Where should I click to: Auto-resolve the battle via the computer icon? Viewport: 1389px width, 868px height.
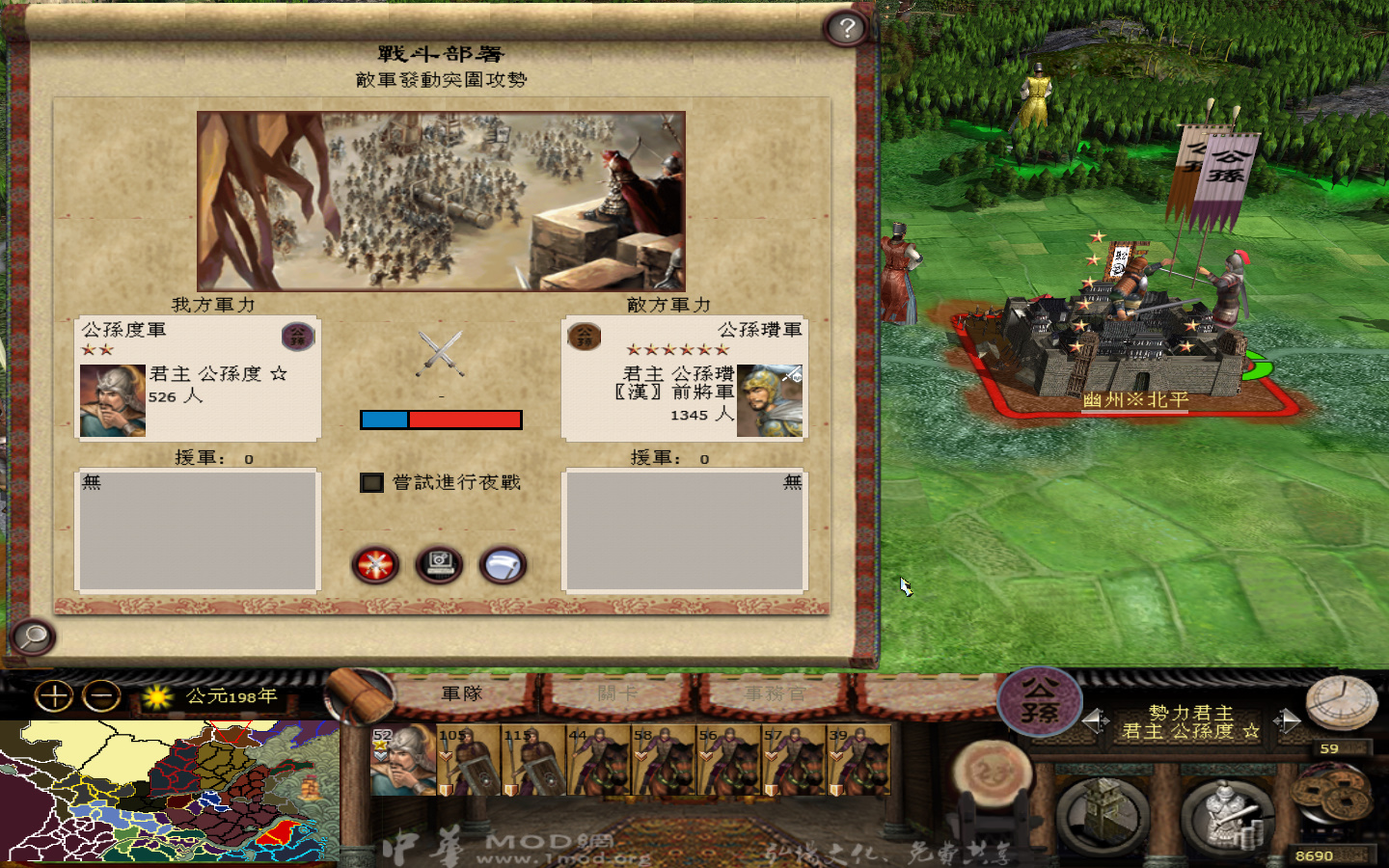440,566
